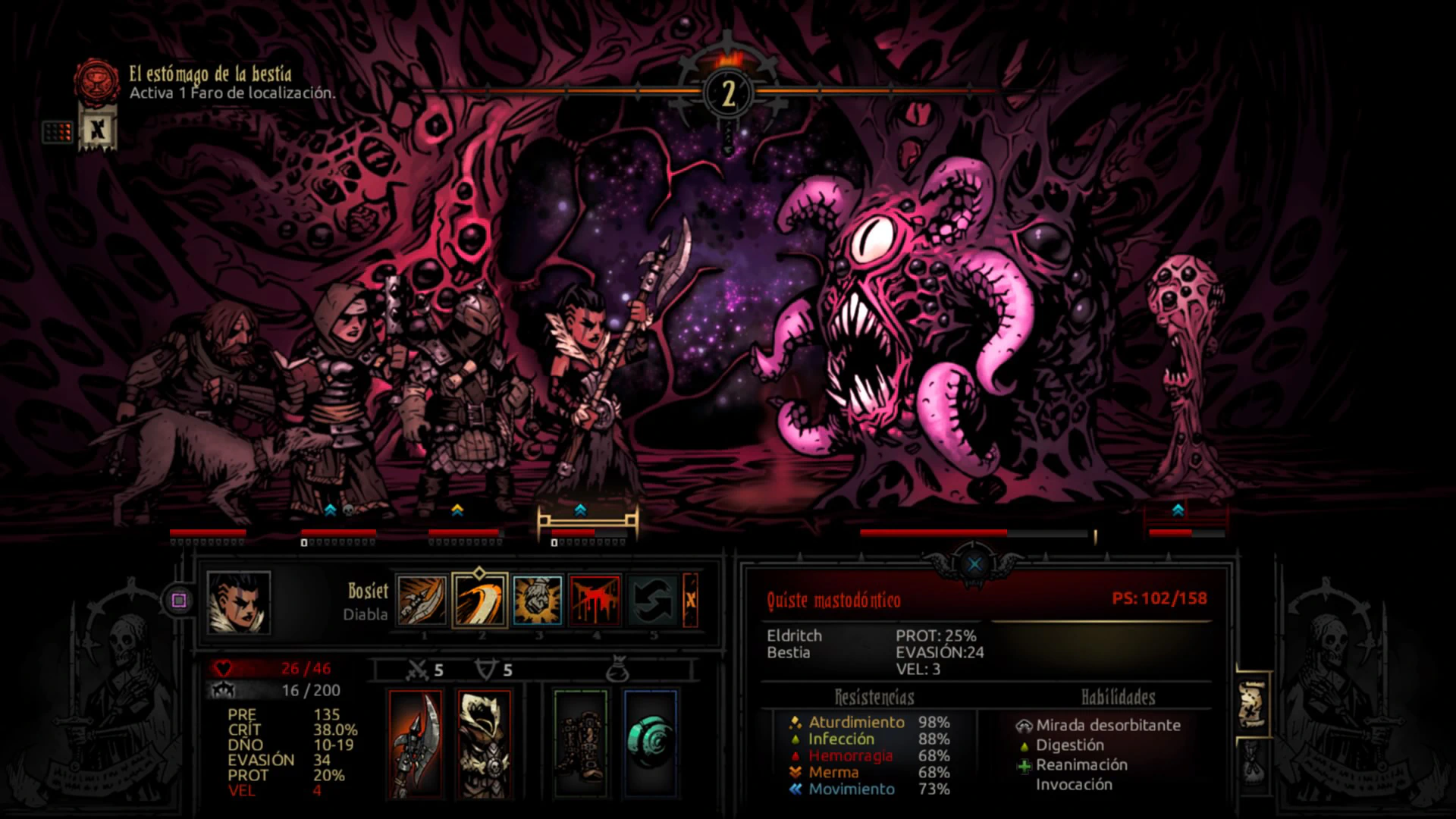Use the dripping blood skill
This screenshot has height=819, width=1456.
[595, 600]
